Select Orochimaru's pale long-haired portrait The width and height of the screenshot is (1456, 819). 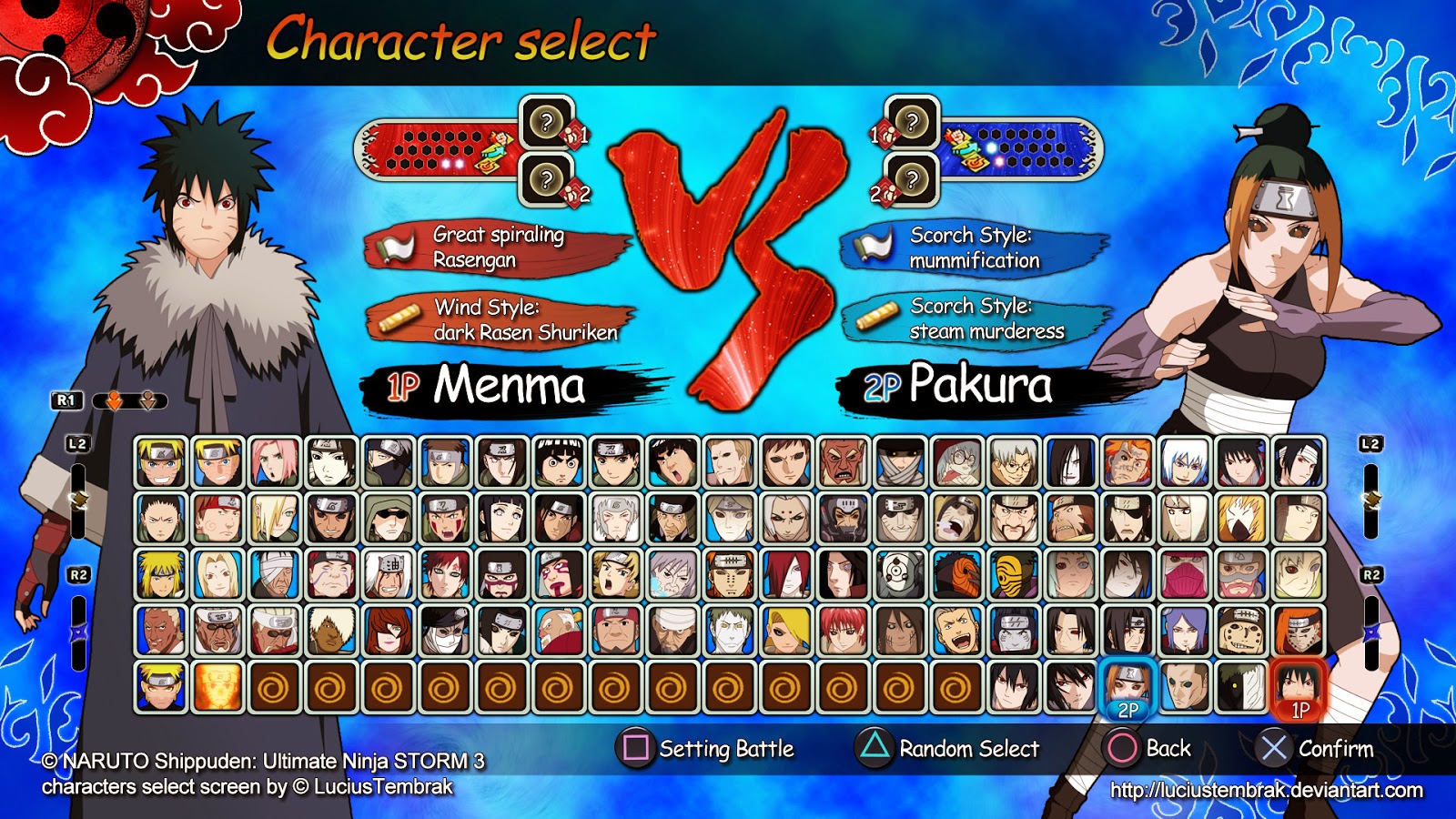[1071, 462]
